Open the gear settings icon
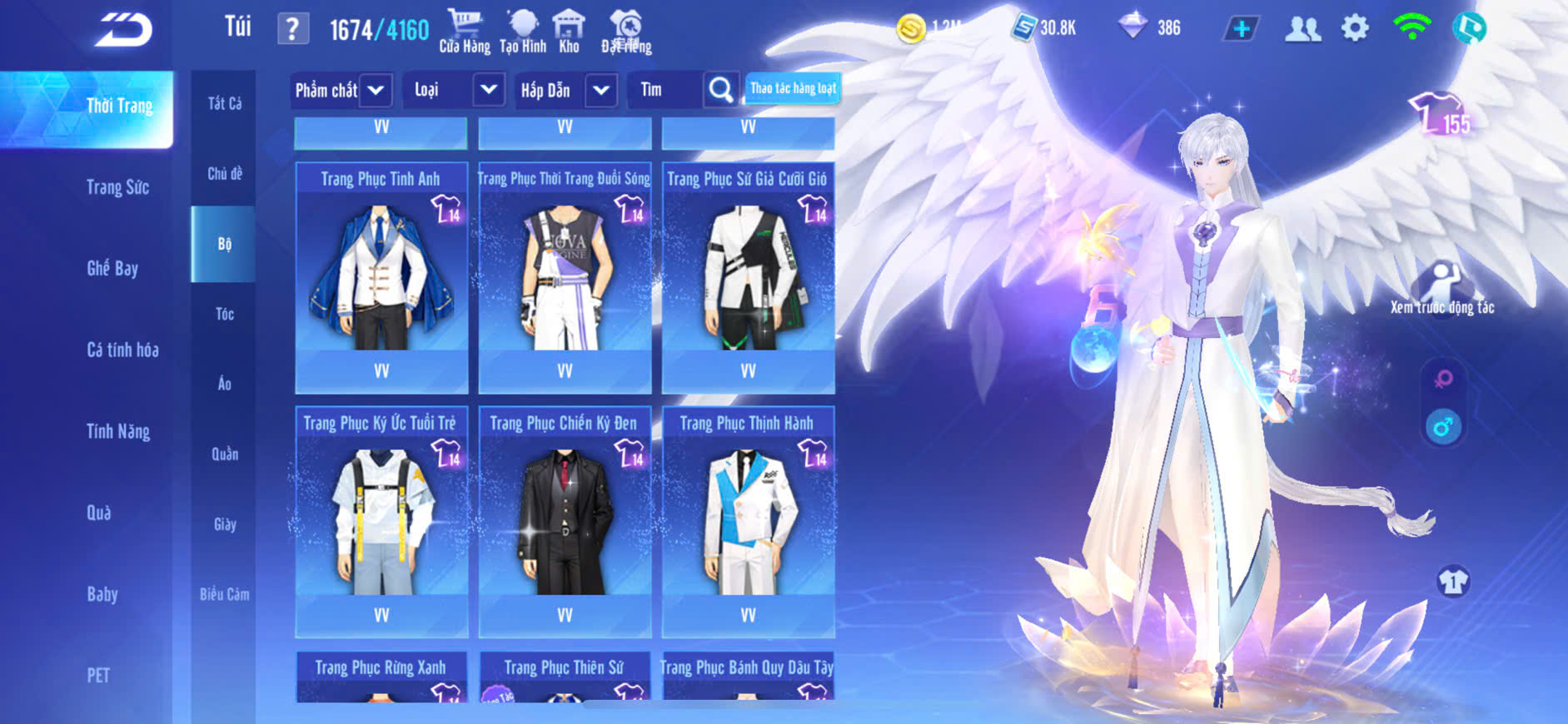The width and height of the screenshot is (1568, 724). click(1355, 28)
